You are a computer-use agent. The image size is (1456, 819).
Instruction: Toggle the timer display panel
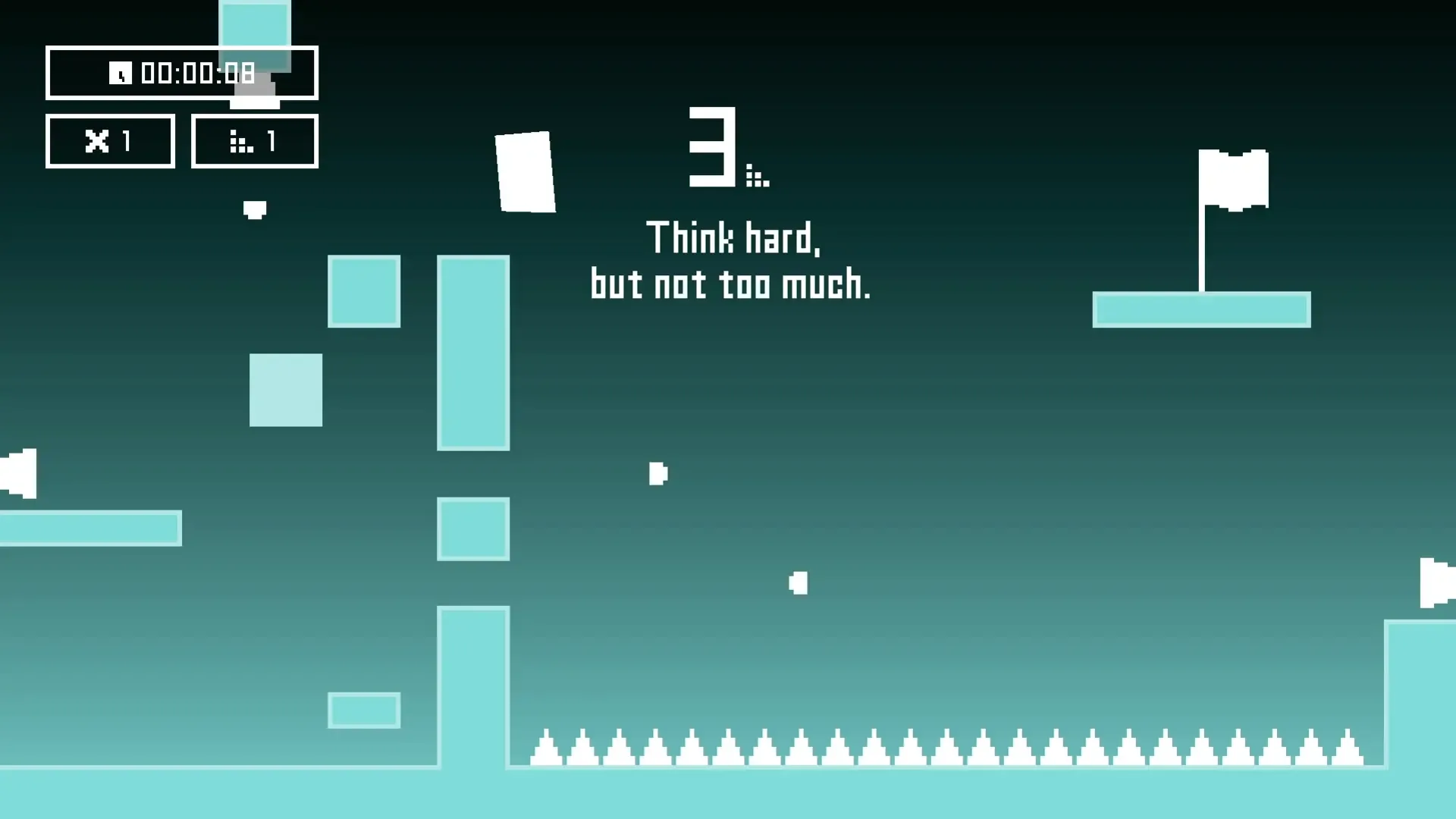click(x=182, y=74)
